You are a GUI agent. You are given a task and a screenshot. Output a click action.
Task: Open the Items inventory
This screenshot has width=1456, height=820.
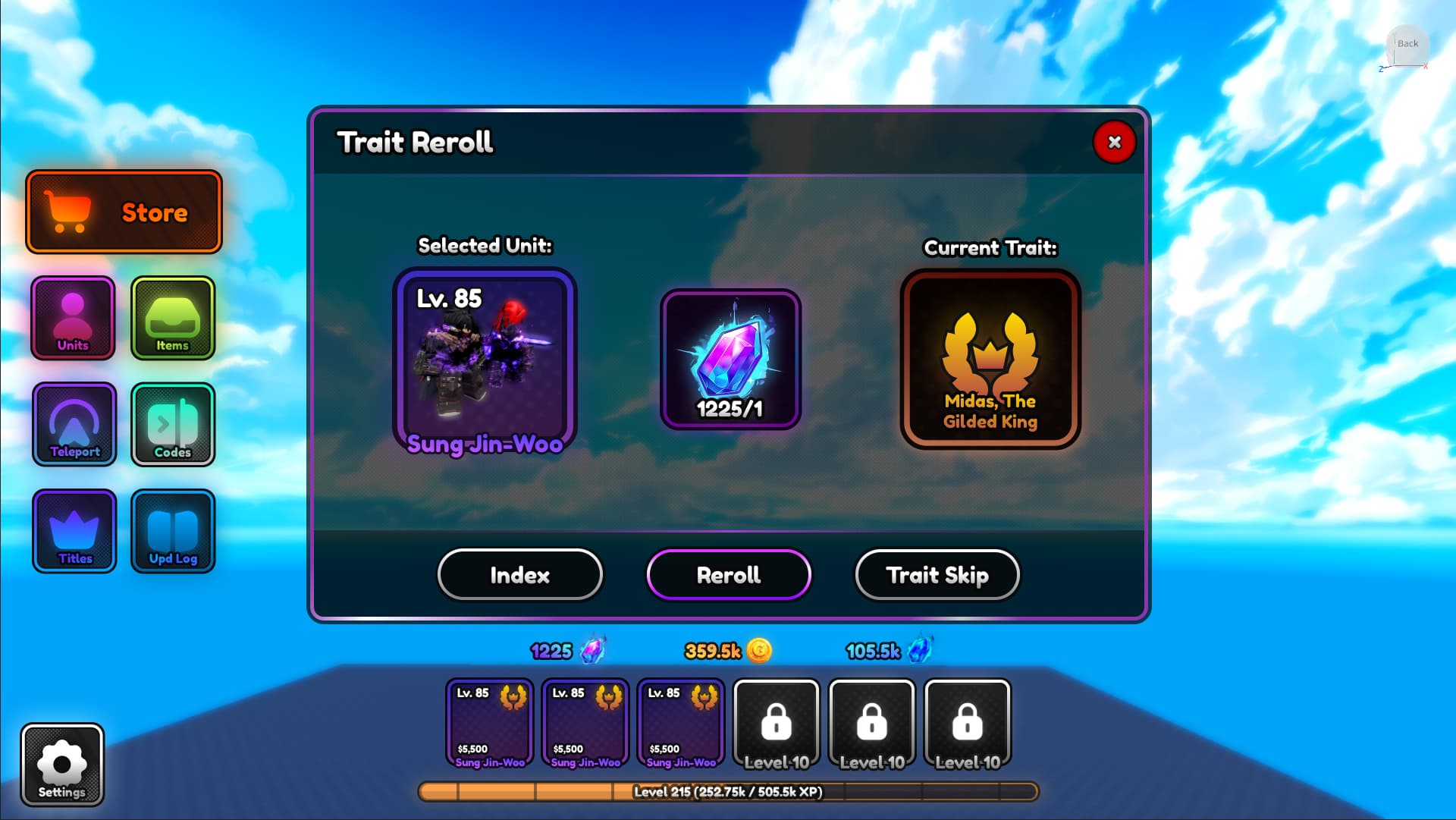(x=173, y=318)
